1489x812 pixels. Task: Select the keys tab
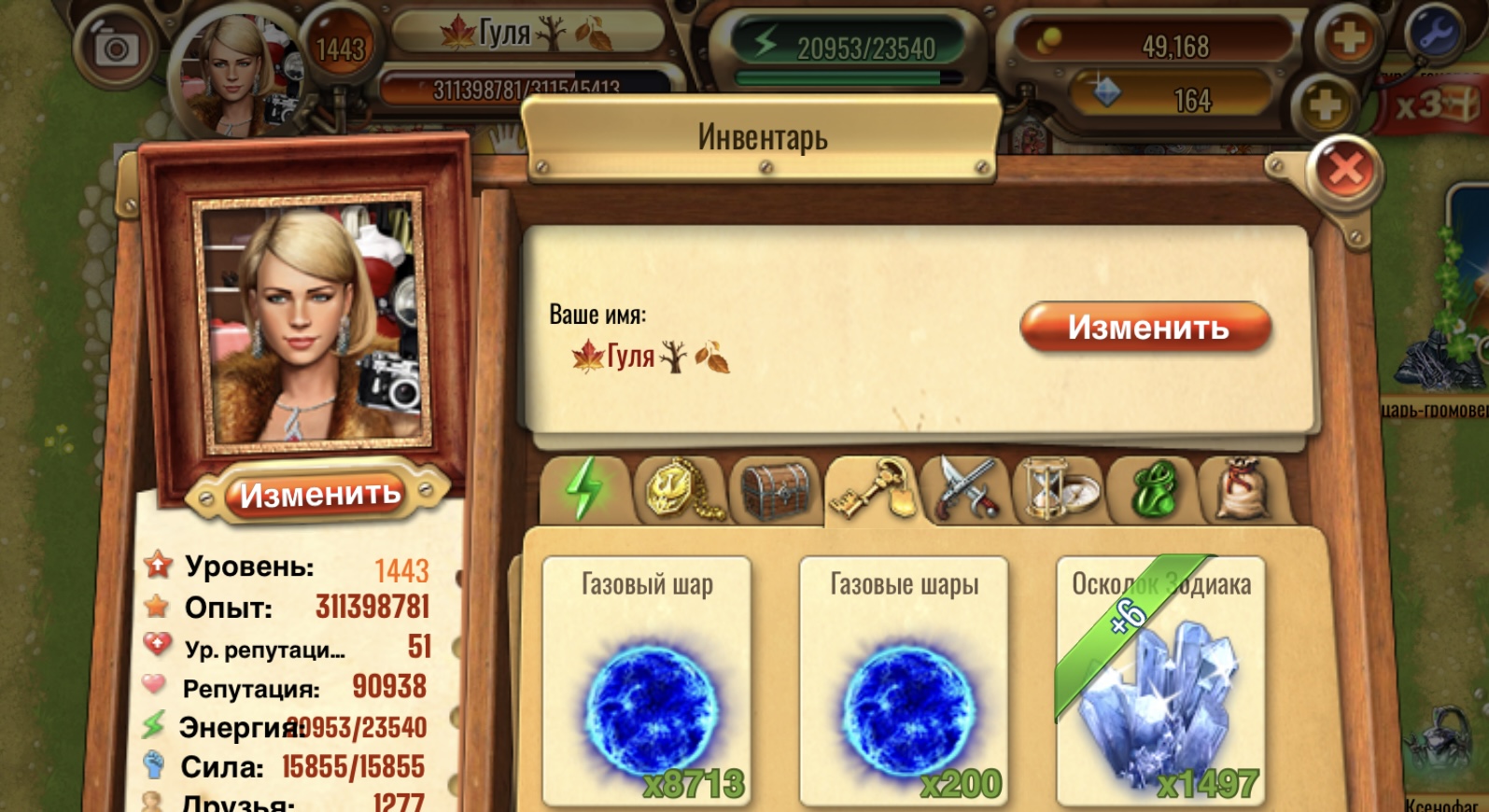(872, 489)
